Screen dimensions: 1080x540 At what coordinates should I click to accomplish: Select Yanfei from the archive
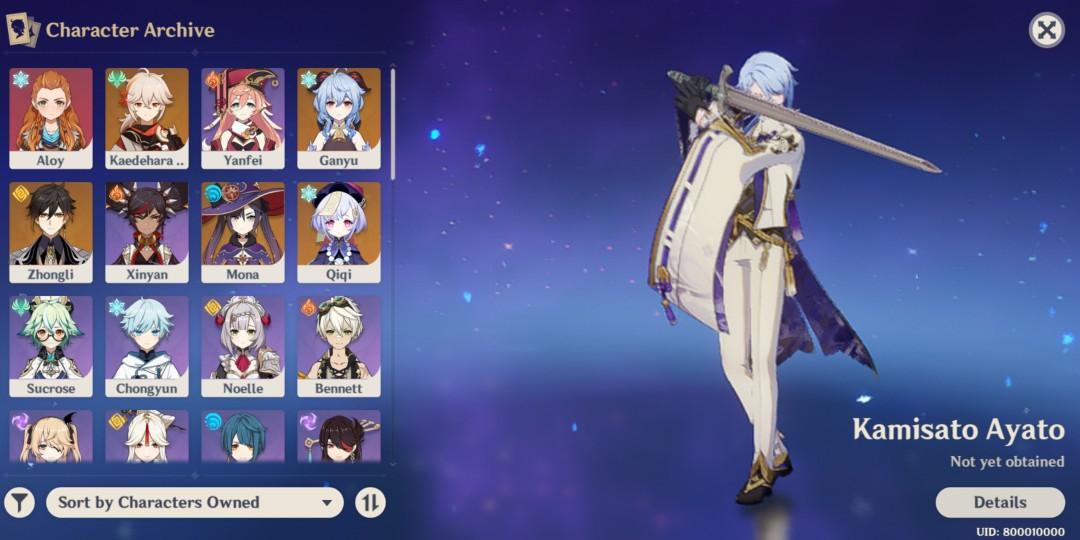click(243, 118)
